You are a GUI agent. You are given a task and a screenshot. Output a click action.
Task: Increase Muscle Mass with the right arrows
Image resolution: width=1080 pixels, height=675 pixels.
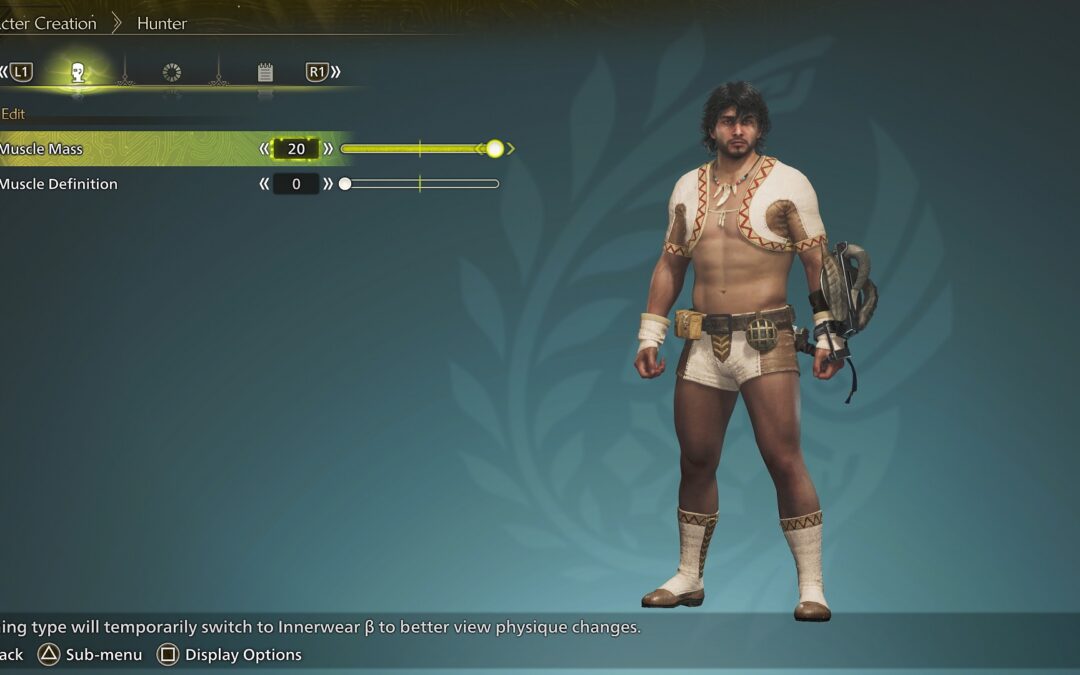328,149
